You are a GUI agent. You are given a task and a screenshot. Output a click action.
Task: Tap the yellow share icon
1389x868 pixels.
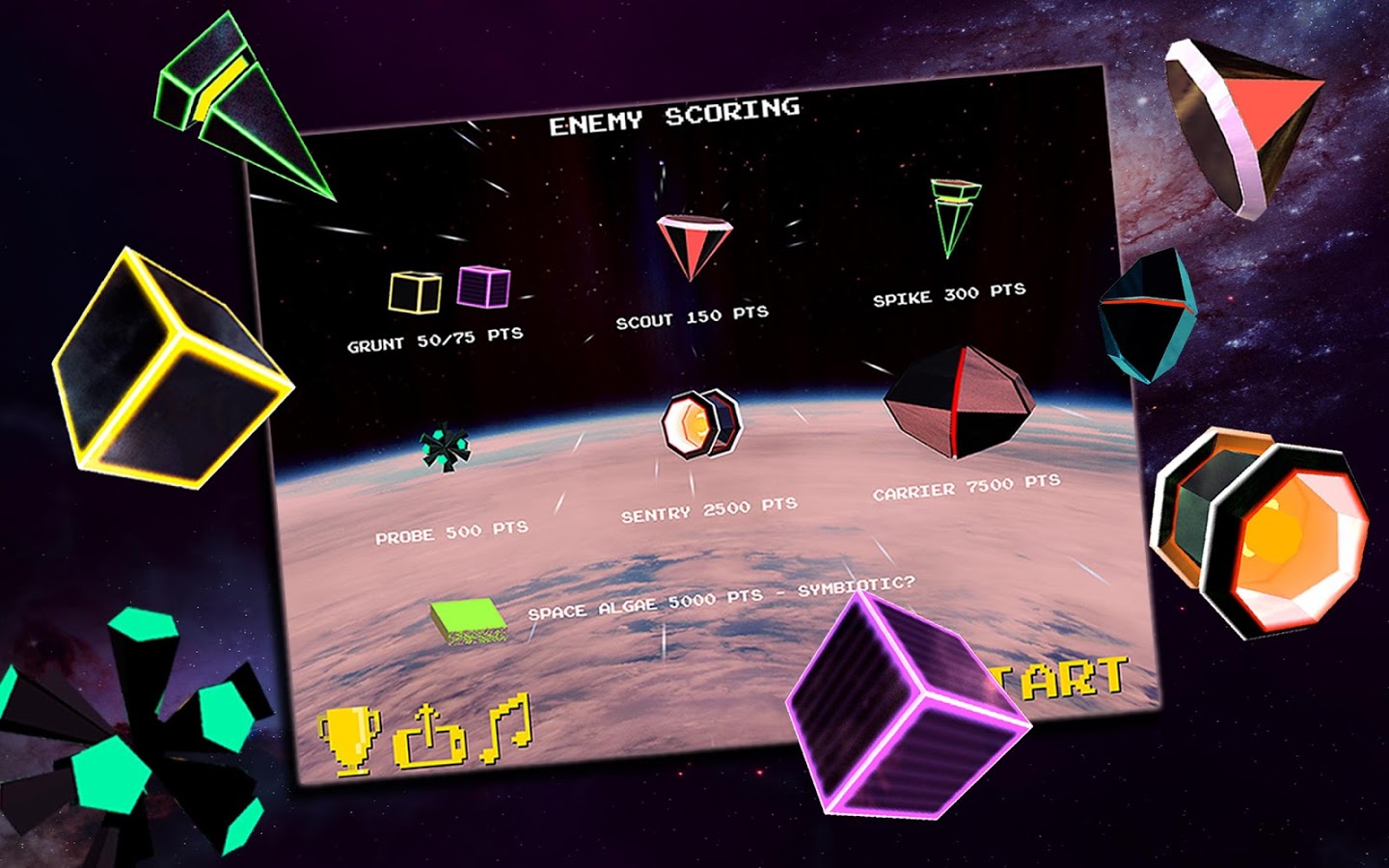pyautogui.click(x=428, y=738)
